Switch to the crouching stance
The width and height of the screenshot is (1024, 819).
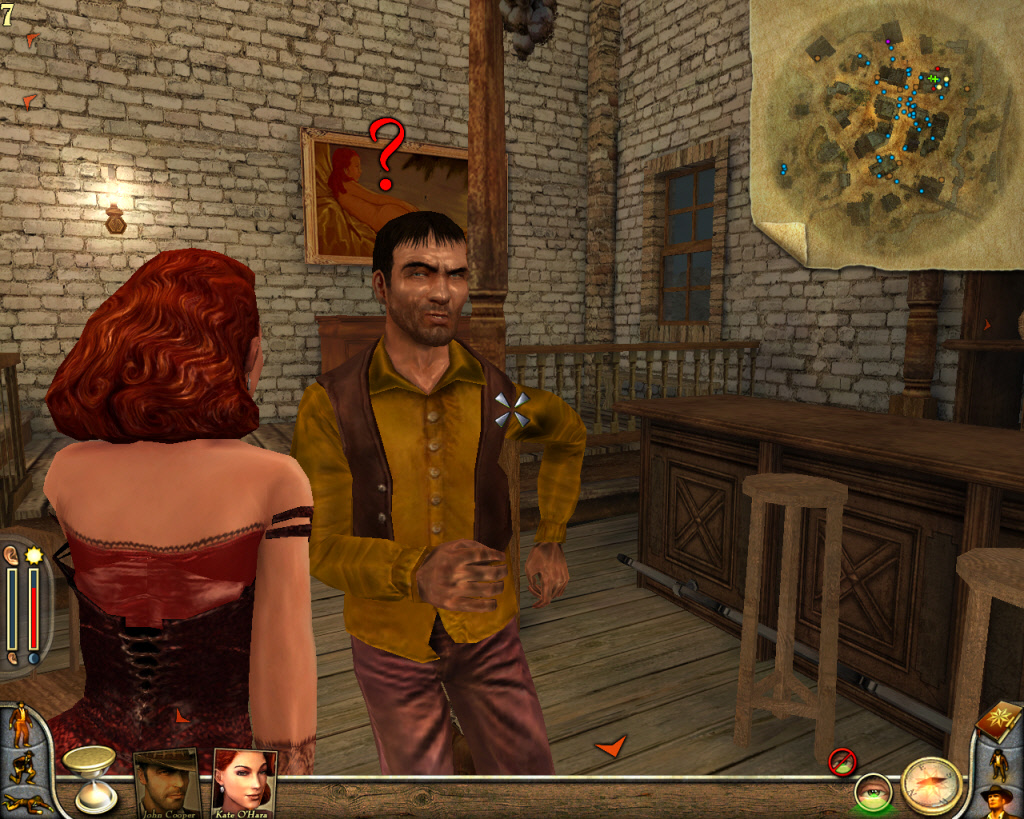(22, 768)
